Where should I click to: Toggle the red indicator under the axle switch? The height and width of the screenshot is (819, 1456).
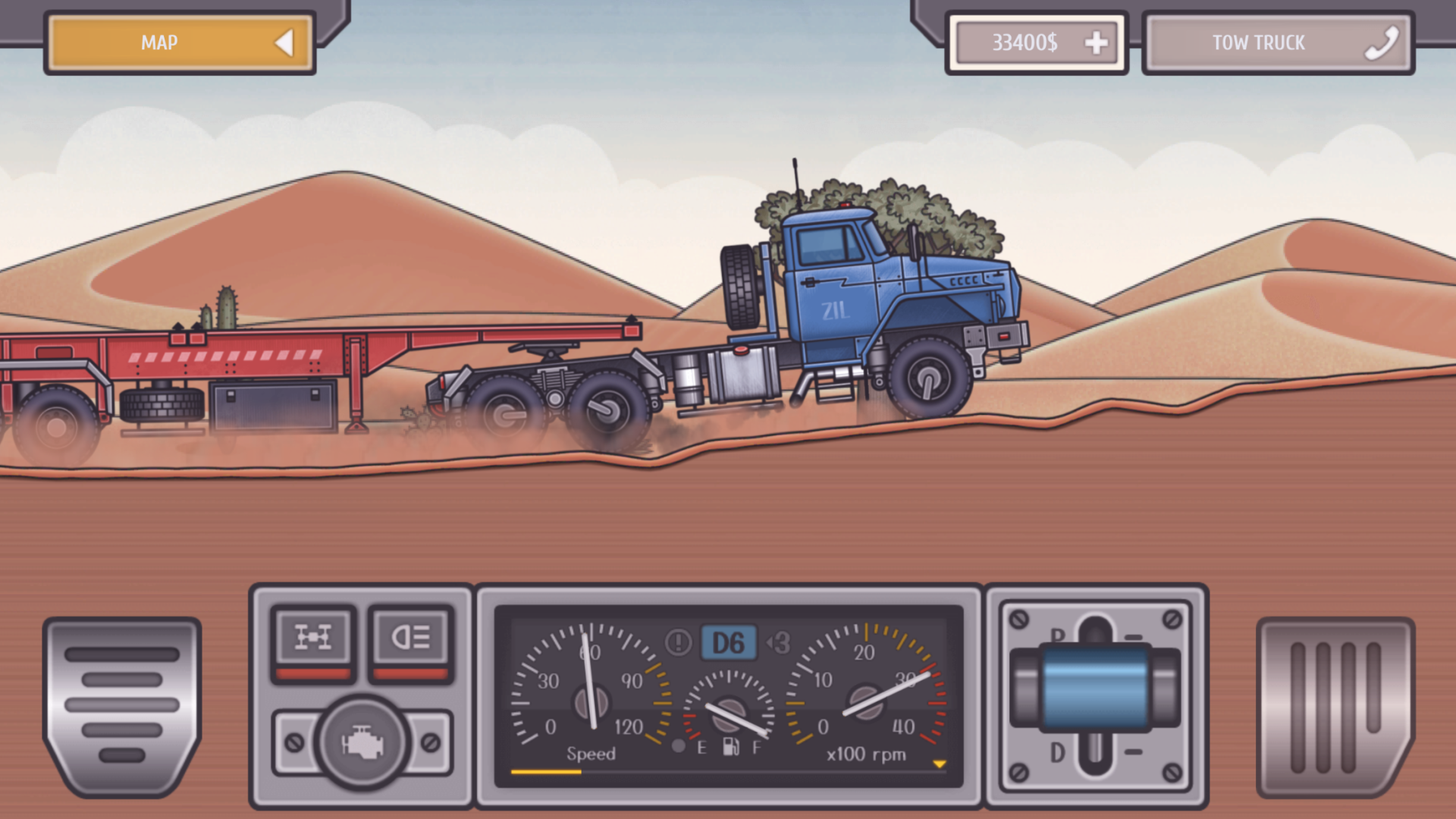[x=313, y=672]
